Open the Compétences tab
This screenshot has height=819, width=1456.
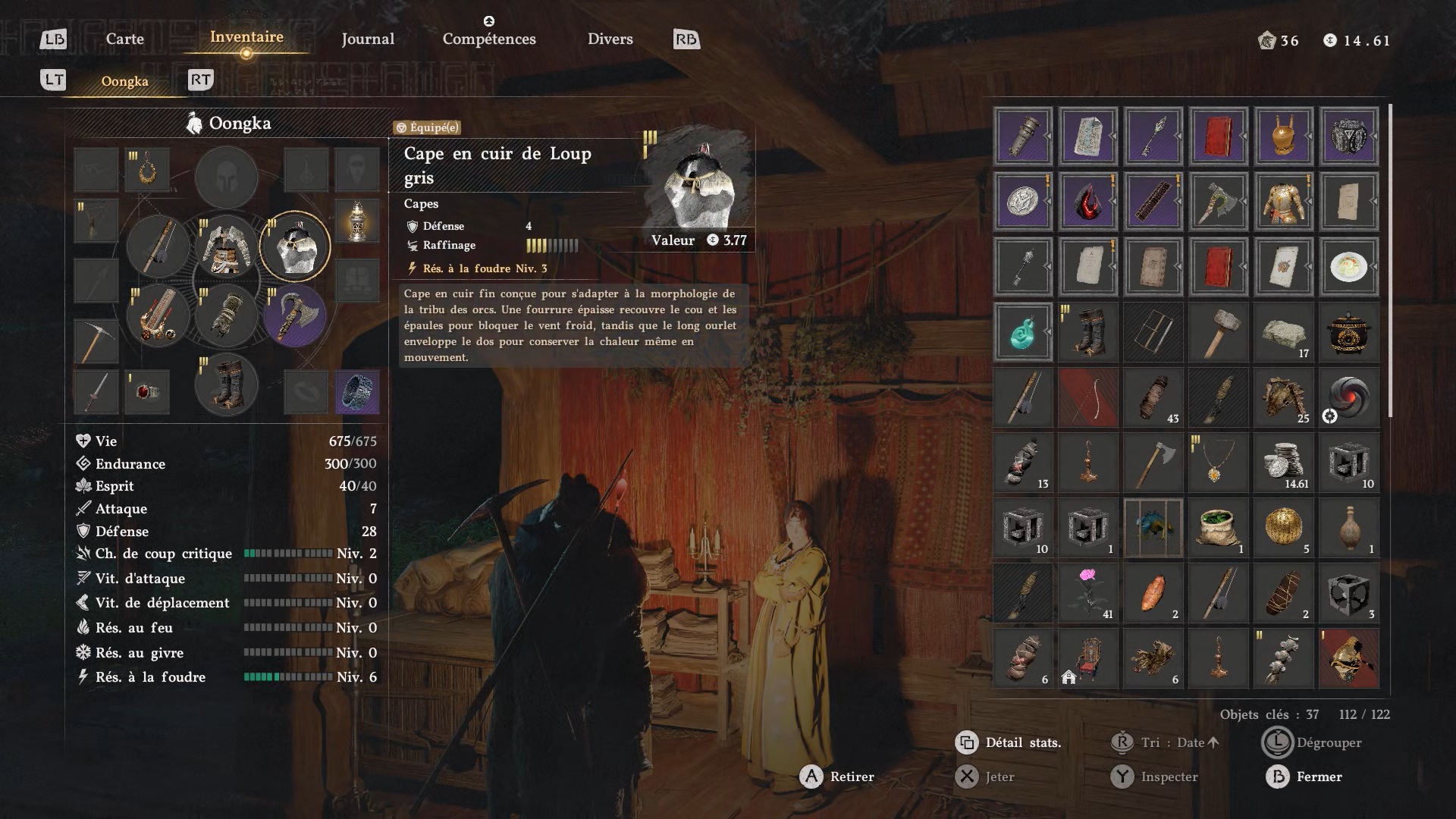pyautogui.click(x=489, y=39)
